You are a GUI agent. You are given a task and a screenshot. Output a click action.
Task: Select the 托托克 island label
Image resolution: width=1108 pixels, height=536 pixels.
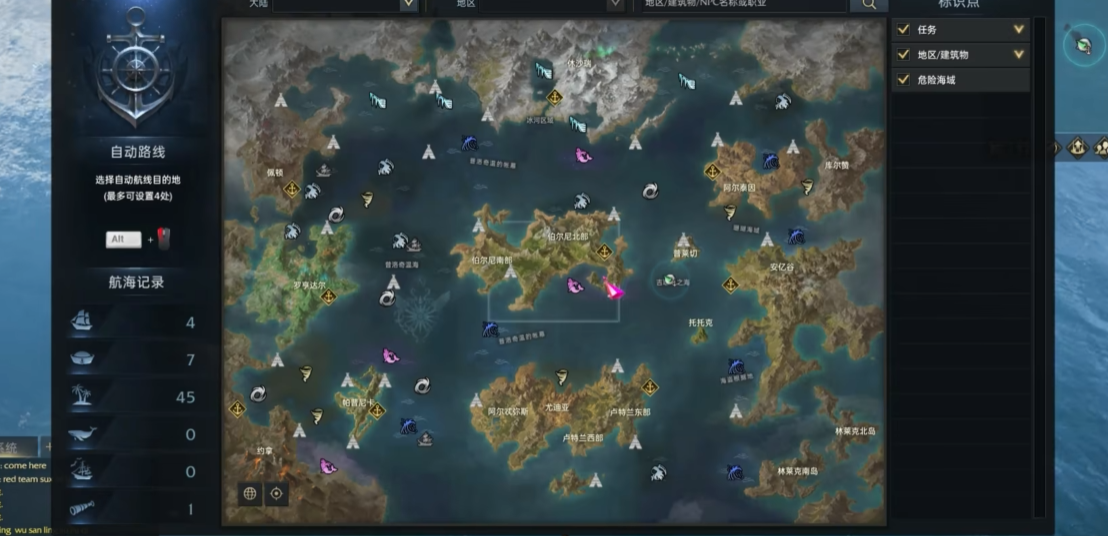(x=700, y=323)
